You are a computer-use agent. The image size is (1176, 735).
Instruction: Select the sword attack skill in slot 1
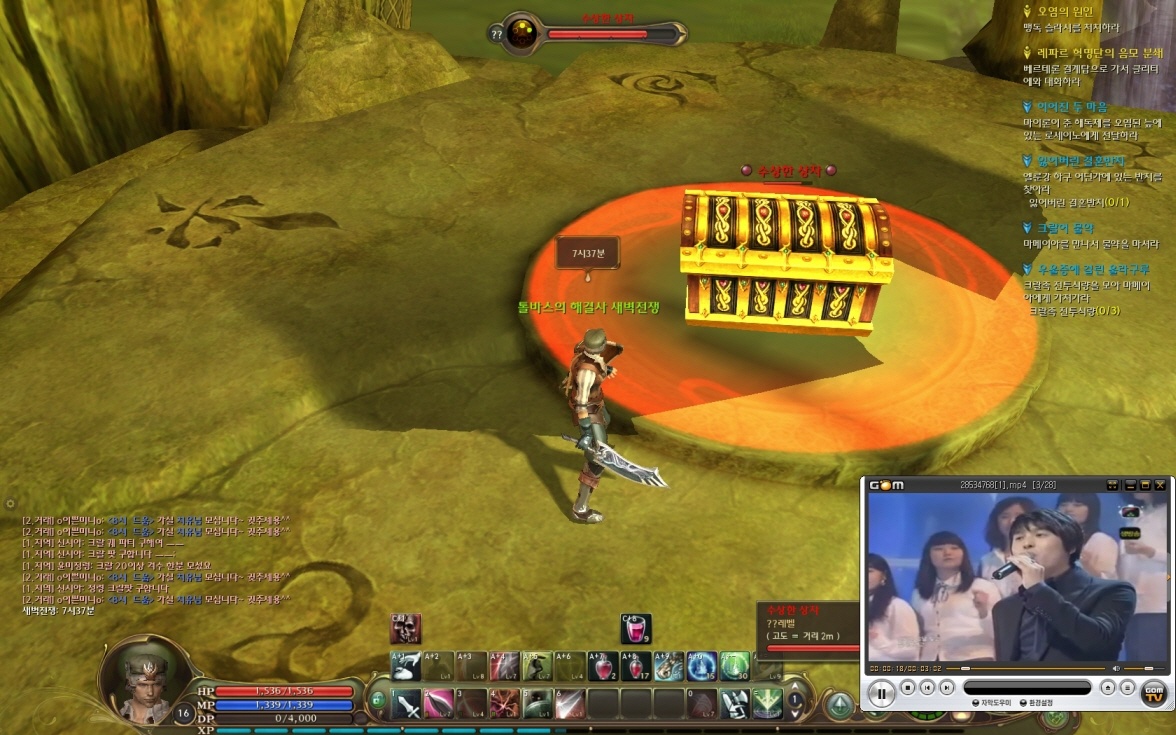tap(408, 703)
